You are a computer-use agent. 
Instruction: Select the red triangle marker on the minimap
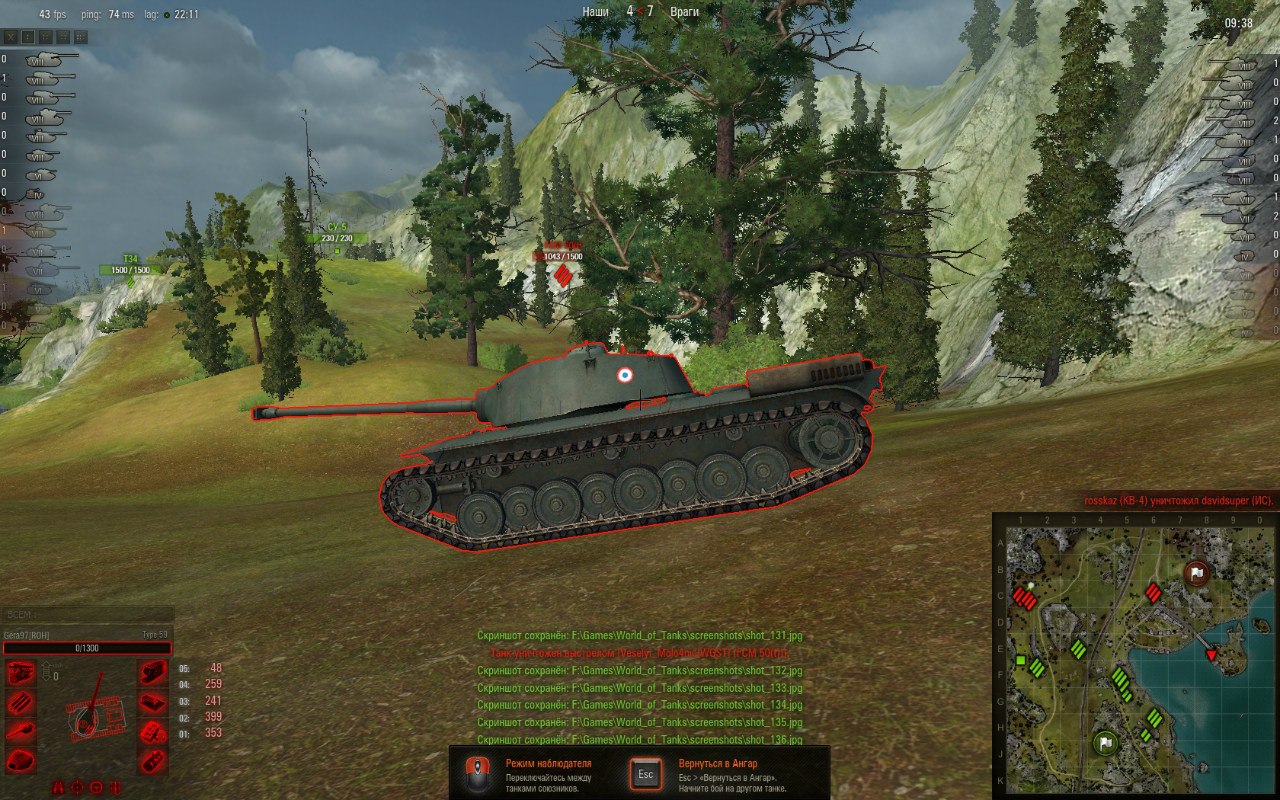click(x=1212, y=654)
